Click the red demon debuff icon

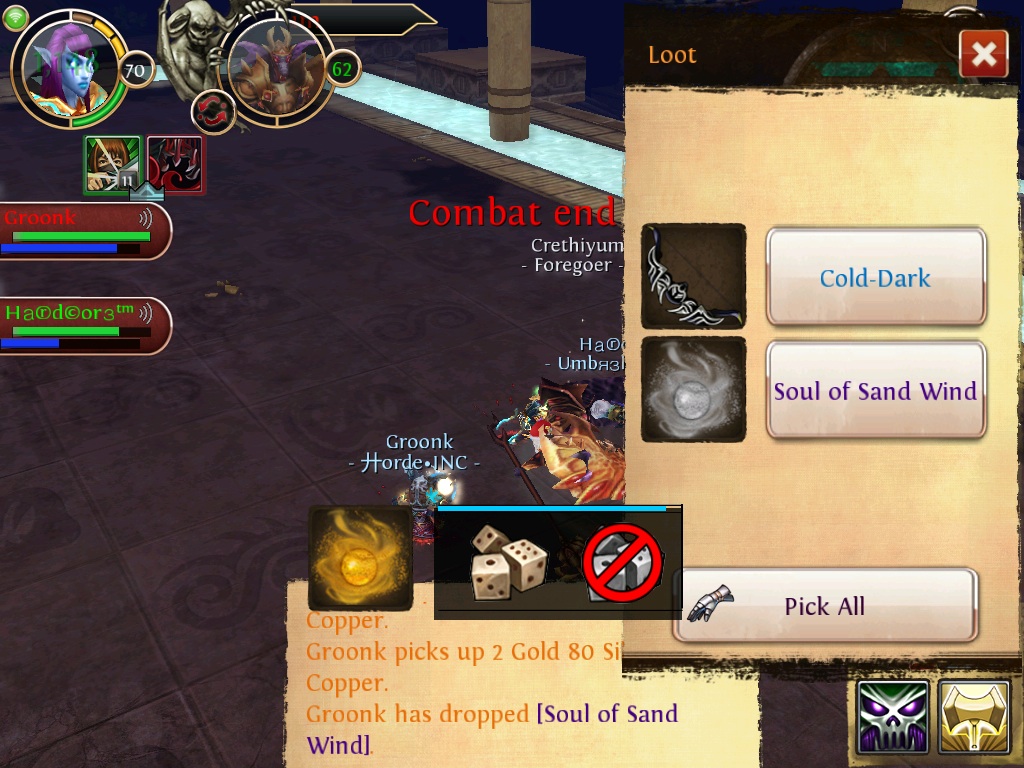click(x=175, y=165)
